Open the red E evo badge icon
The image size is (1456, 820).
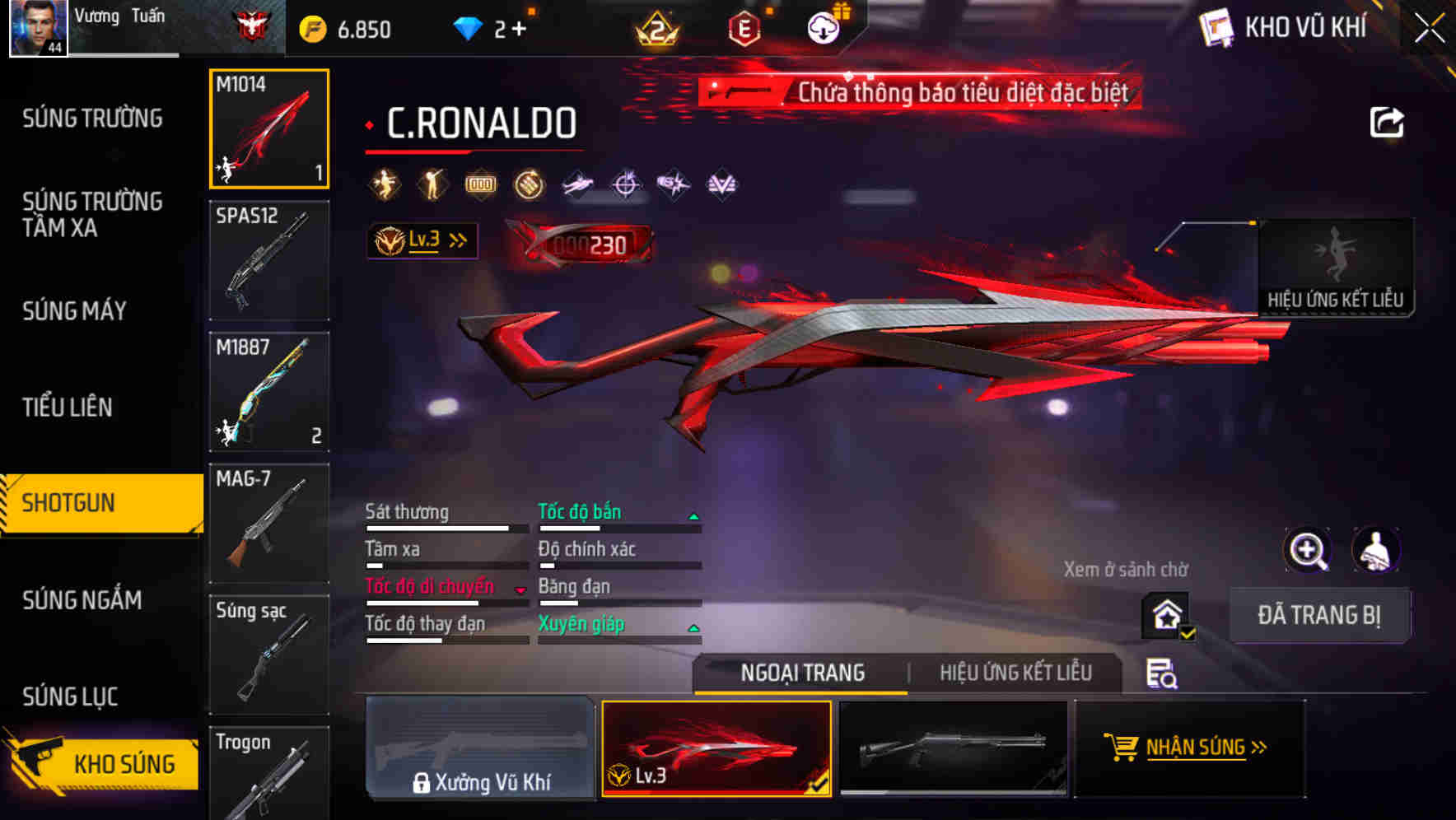tap(744, 26)
